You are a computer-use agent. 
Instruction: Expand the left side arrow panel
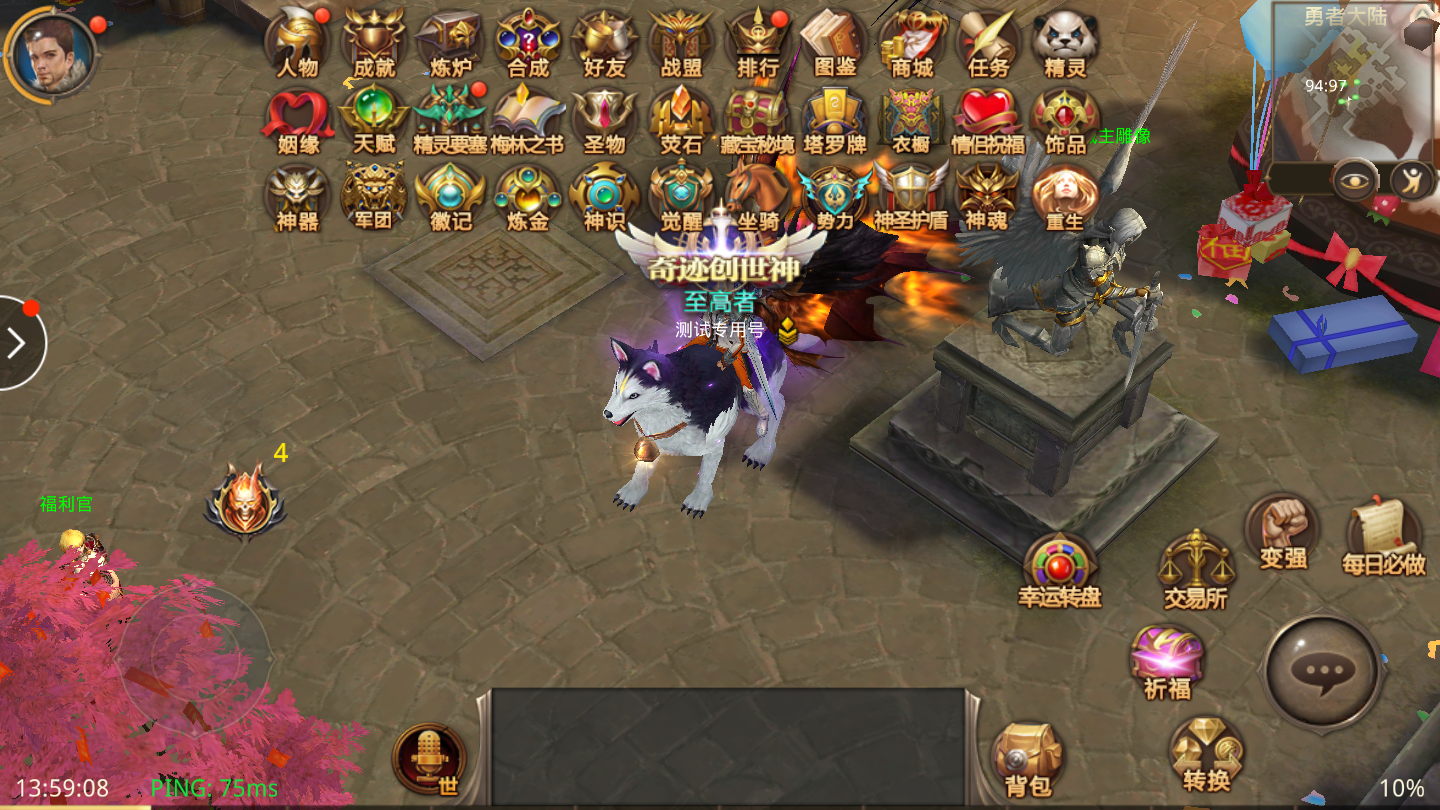[18, 343]
